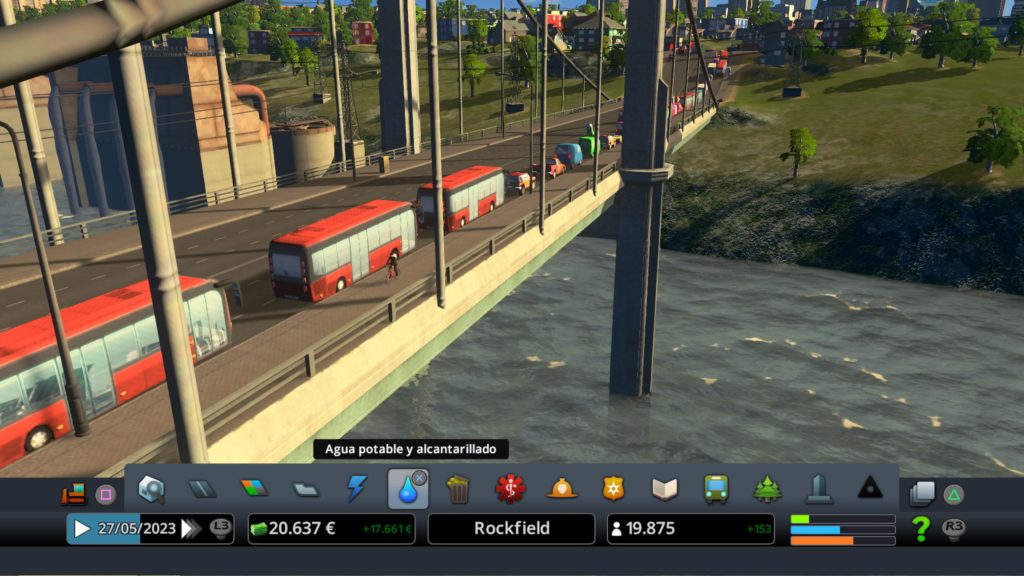This screenshot has width=1024, height=576.
Task: Open the public transport bus menu
Action: click(716, 489)
